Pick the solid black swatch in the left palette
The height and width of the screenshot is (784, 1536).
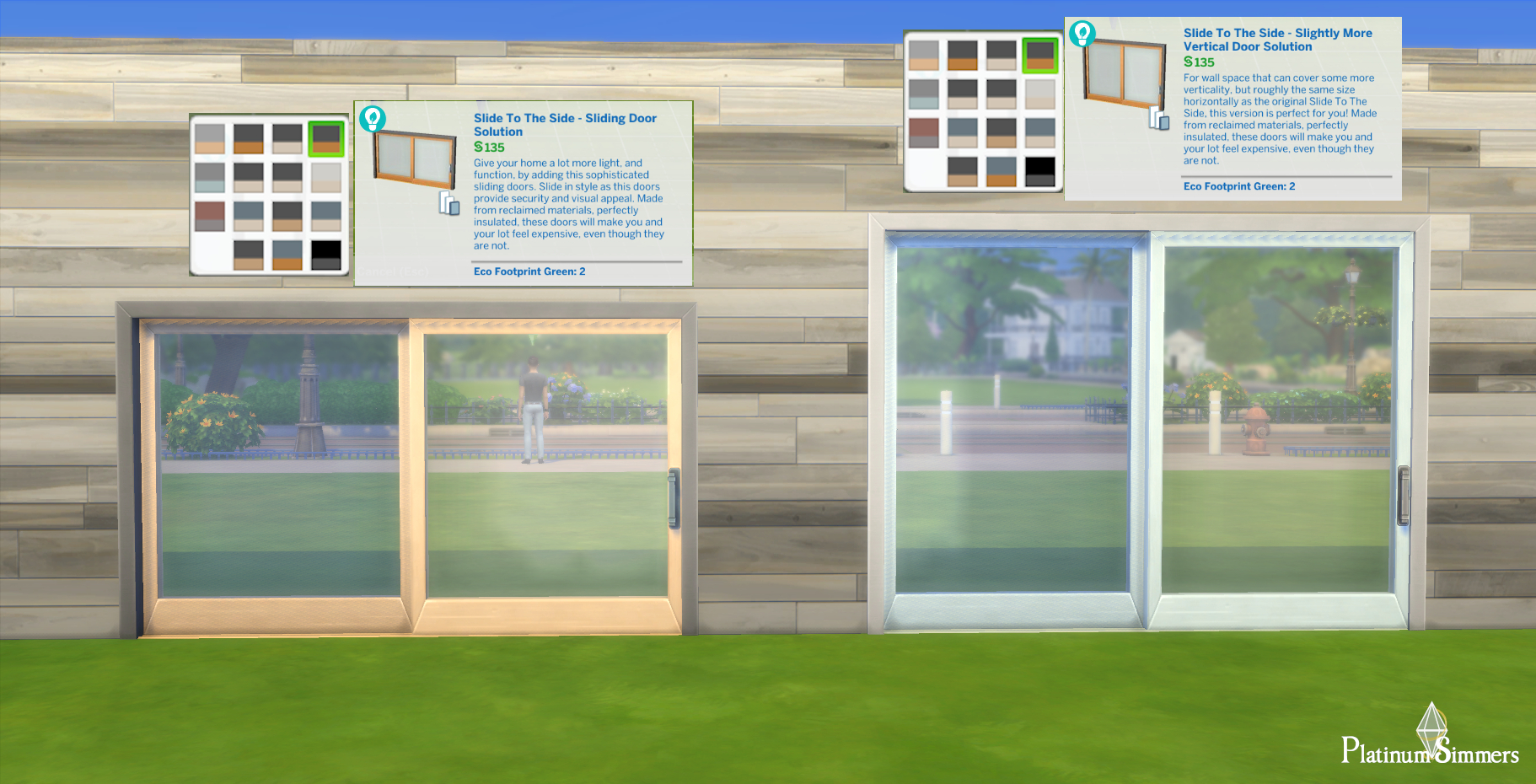coord(325,255)
